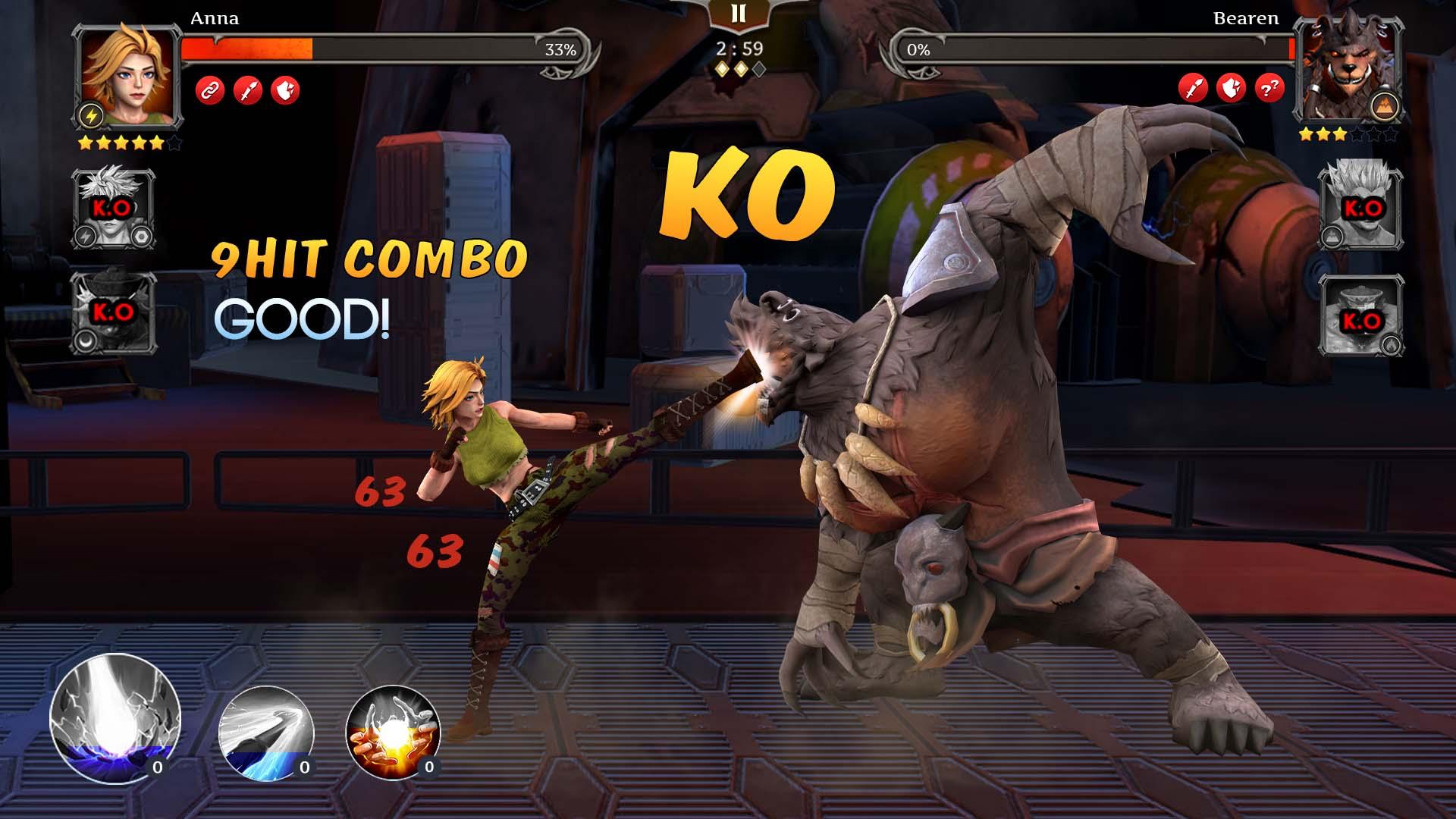1456x819 pixels.
Task: Pause the fight with the pause button
Action: tap(738, 14)
